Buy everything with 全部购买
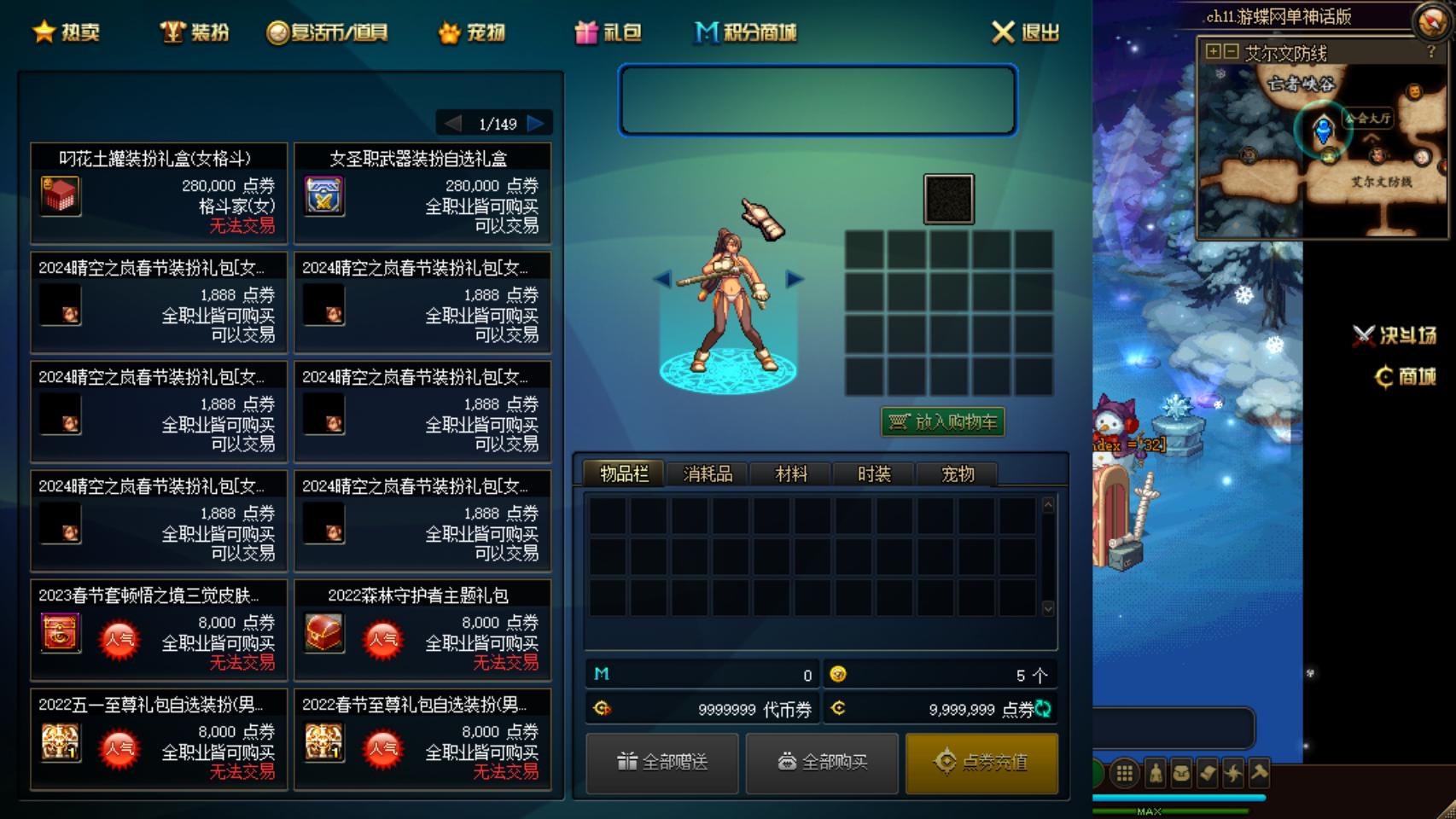Screen dimensions: 1456x819 pos(822,762)
